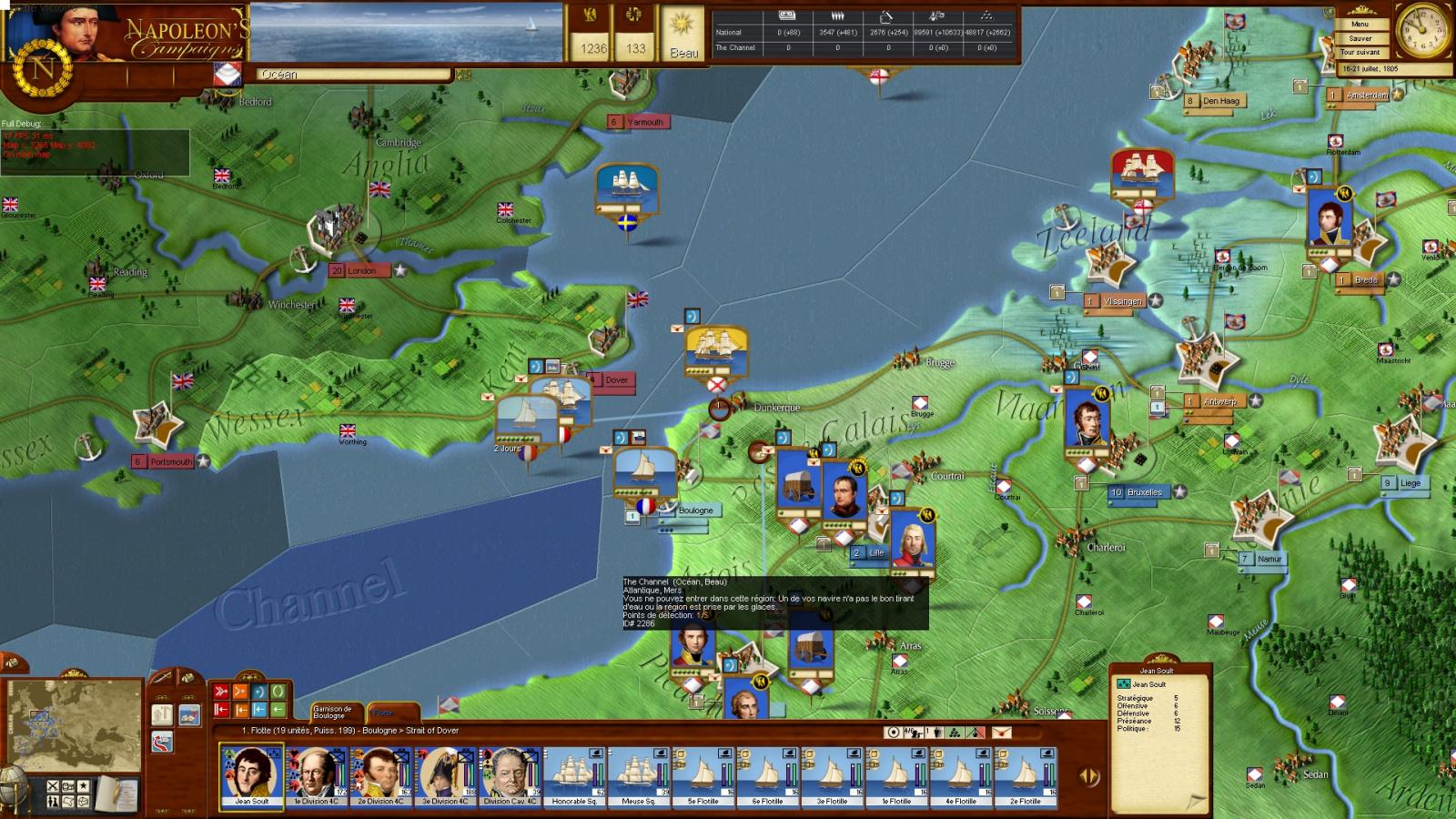
Task: Switch to the Garnison de Boulogne tab
Action: click(x=333, y=711)
